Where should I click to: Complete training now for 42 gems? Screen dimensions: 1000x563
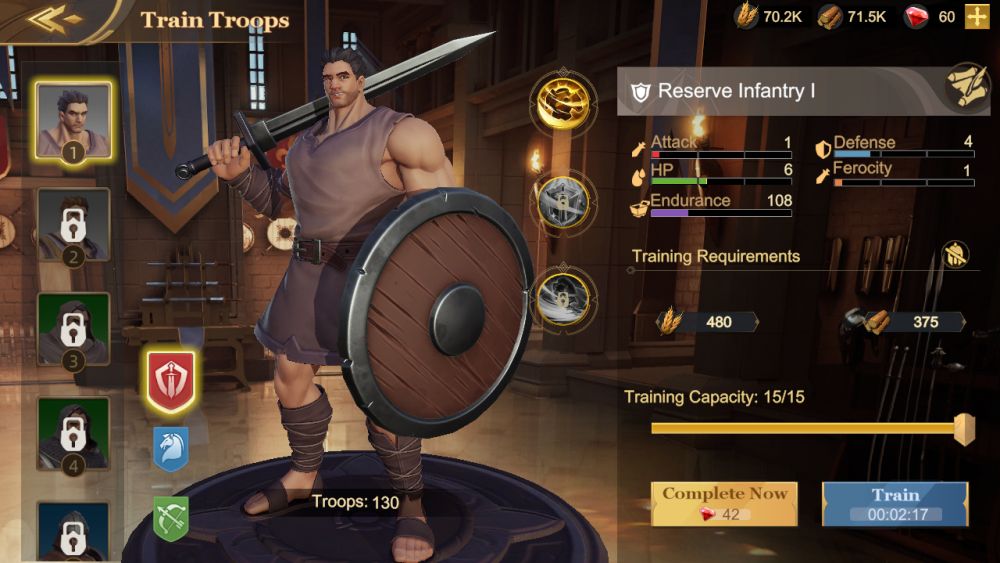(x=724, y=504)
